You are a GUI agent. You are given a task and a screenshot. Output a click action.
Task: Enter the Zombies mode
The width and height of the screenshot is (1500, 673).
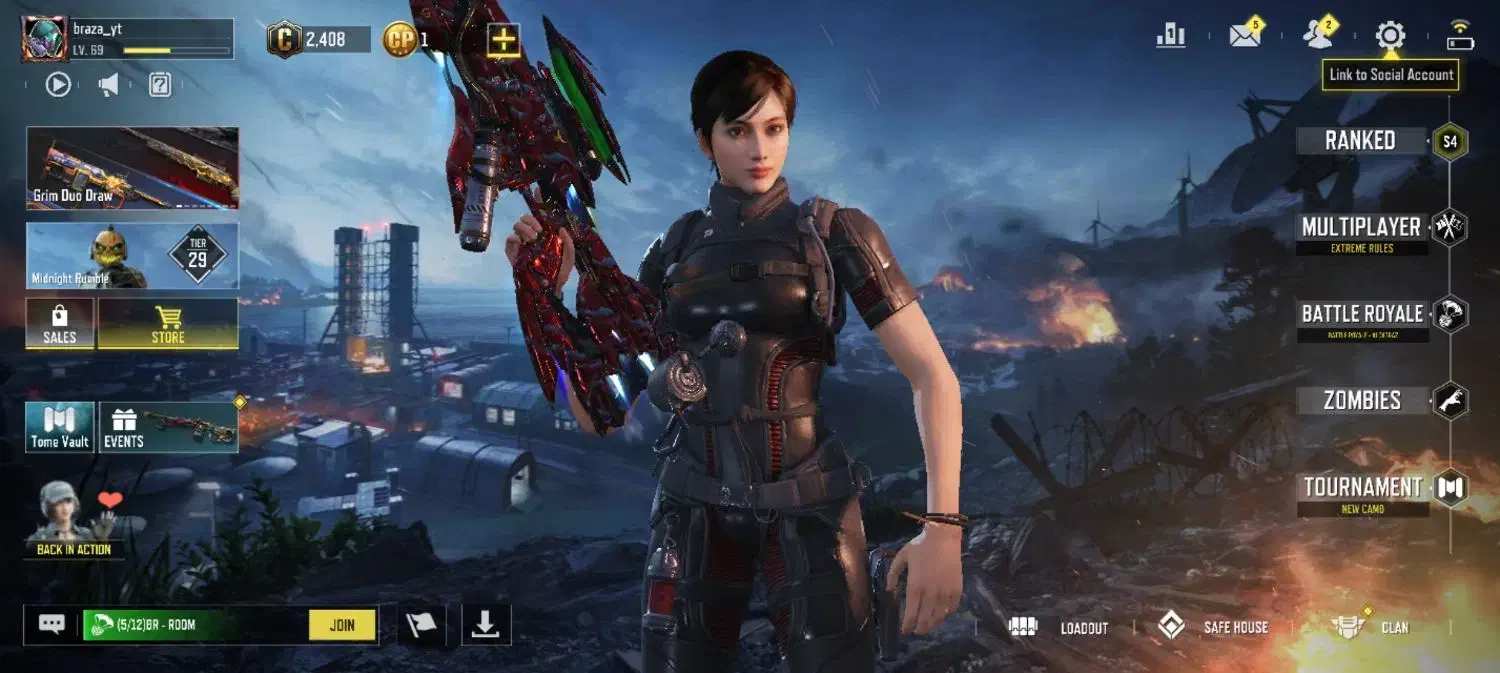(x=1362, y=401)
